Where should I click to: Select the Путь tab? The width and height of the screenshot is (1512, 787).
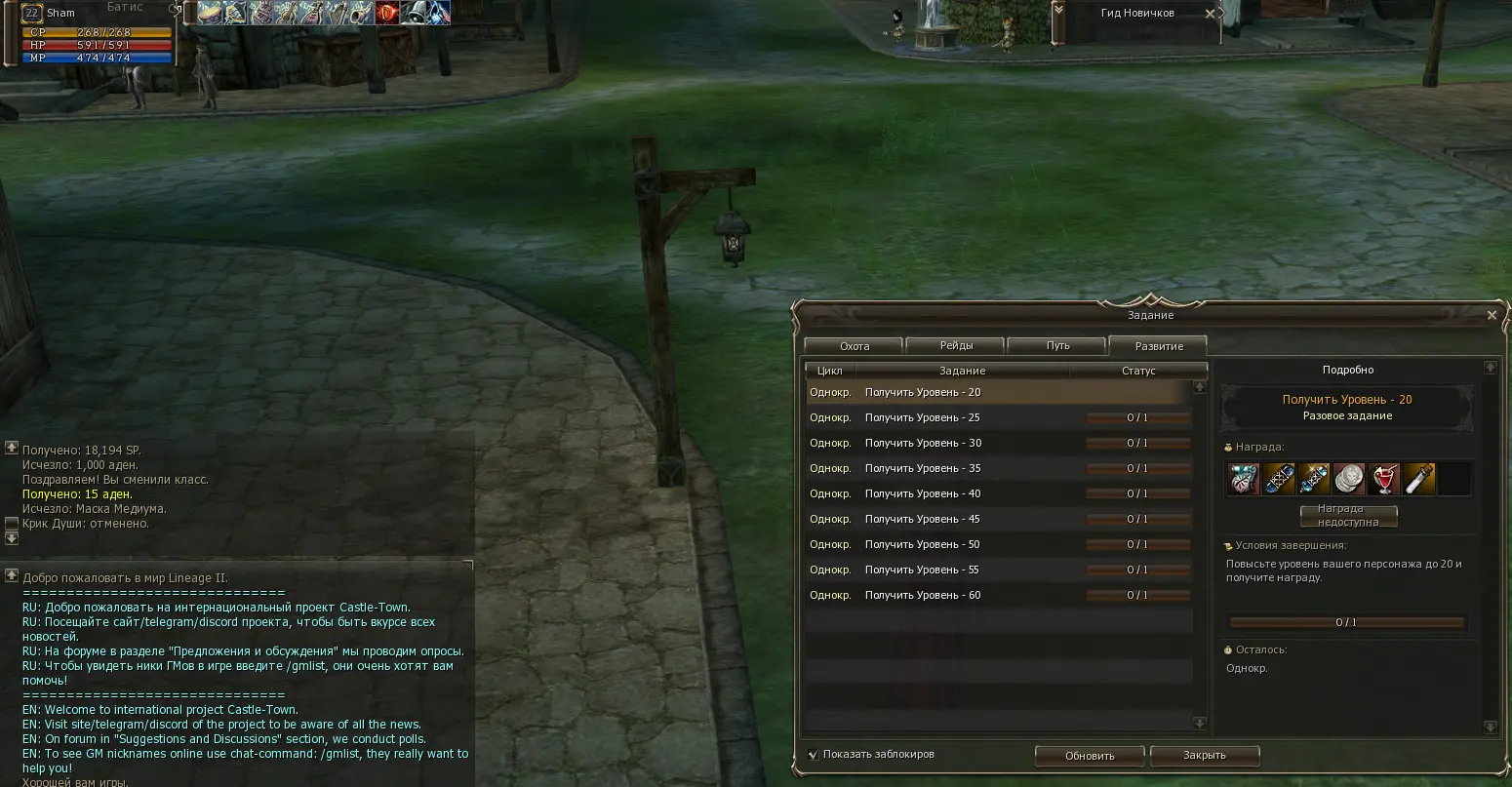point(1057,346)
